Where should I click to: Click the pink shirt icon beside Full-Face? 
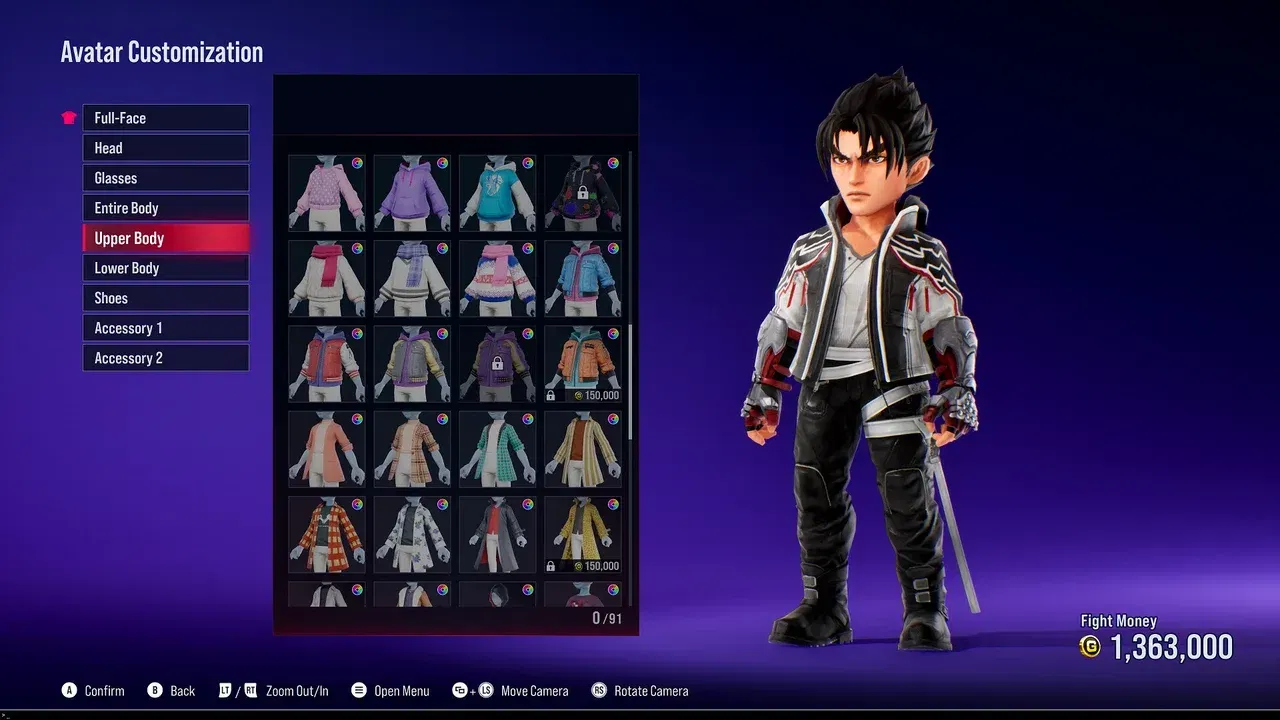[x=67, y=117]
